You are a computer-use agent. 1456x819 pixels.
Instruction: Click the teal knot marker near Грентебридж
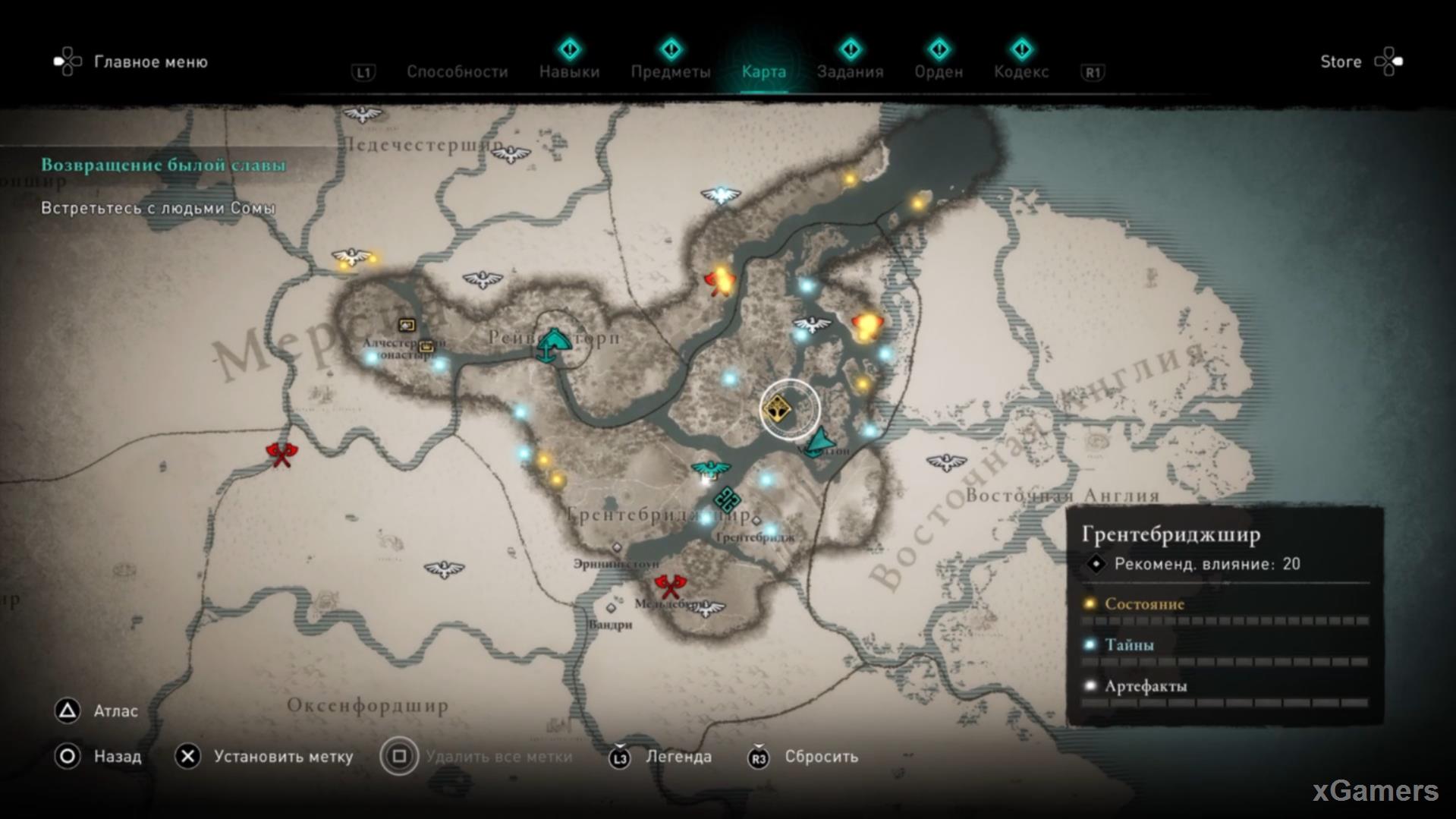[727, 499]
